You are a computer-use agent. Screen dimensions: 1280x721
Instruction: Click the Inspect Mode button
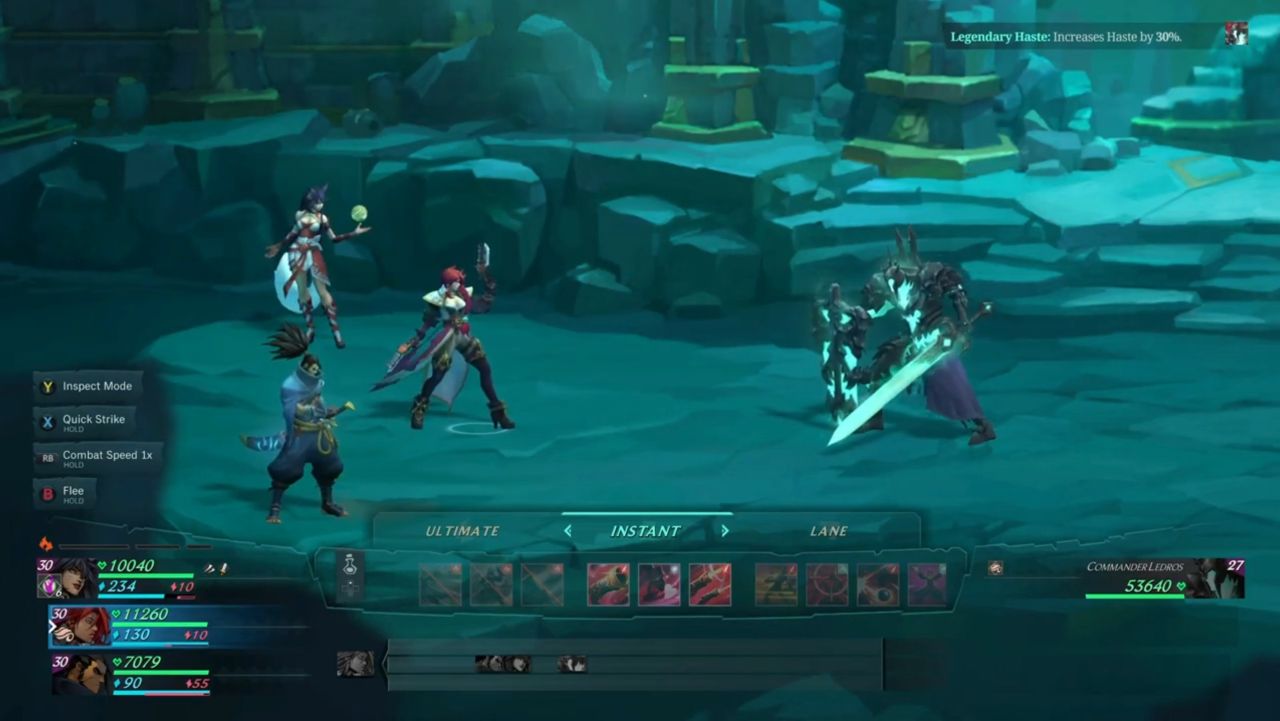[x=88, y=386]
